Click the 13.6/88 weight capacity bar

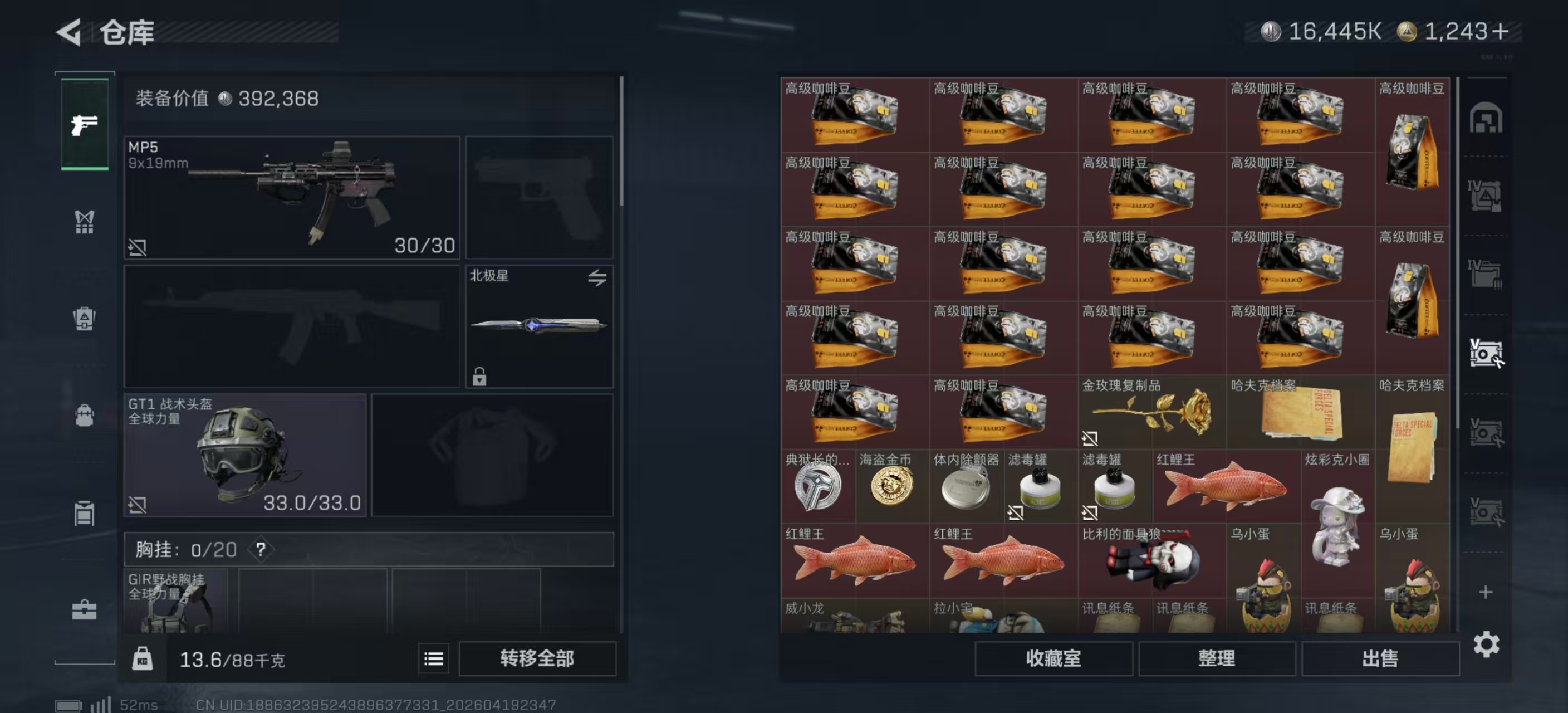coord(231,659)
